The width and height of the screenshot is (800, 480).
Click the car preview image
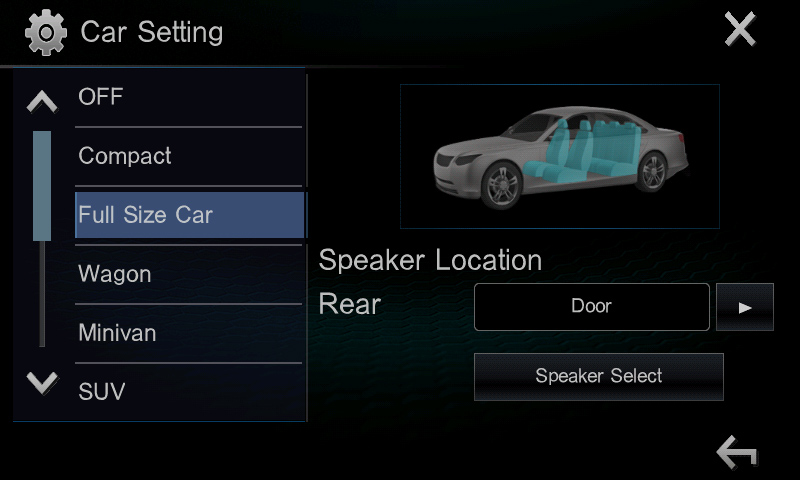point(559,157)
